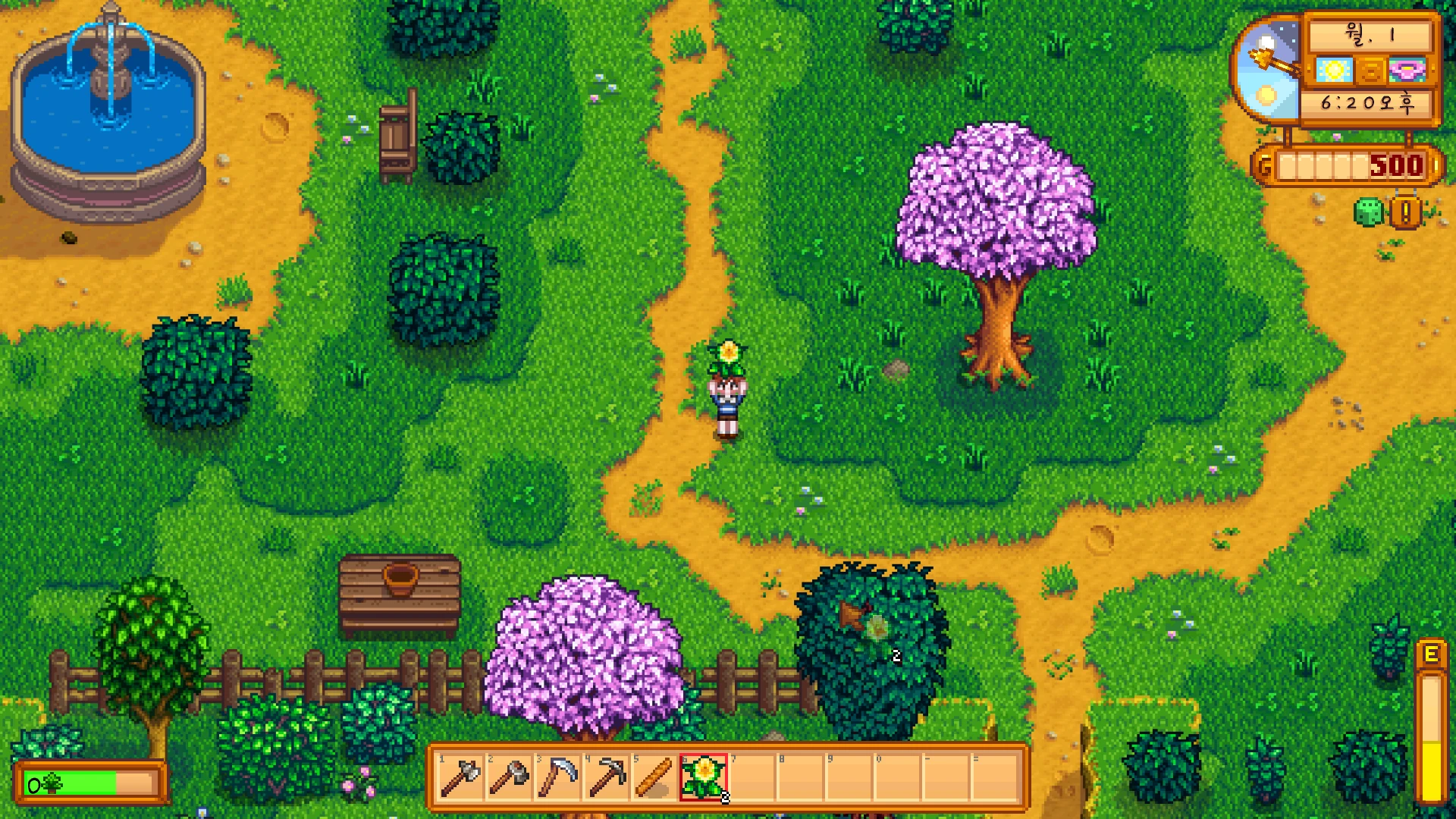Choose the scythe tool slot
The height and width of the screenshot is (819, 1456).
[x=557, y=777]
